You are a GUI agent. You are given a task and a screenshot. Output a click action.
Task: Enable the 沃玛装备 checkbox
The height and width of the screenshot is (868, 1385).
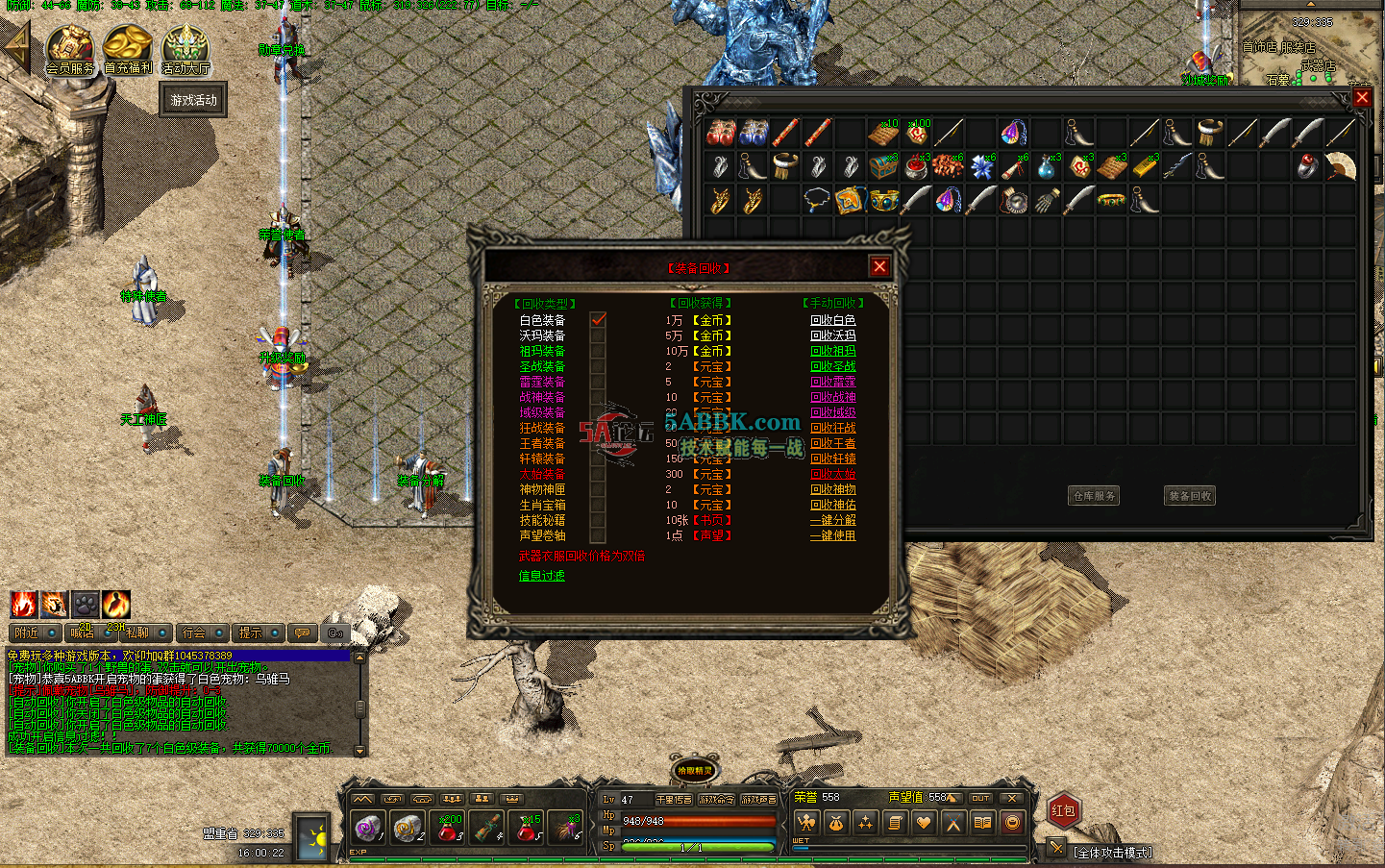click(x=597, y=335)
